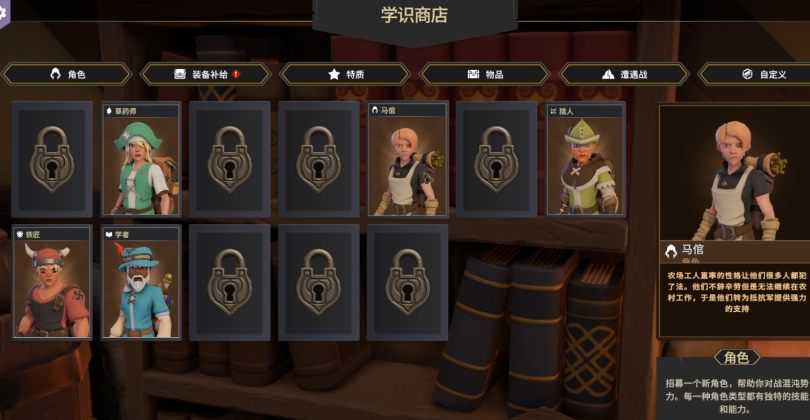Show the 特质 category

(x=346, y=74)
